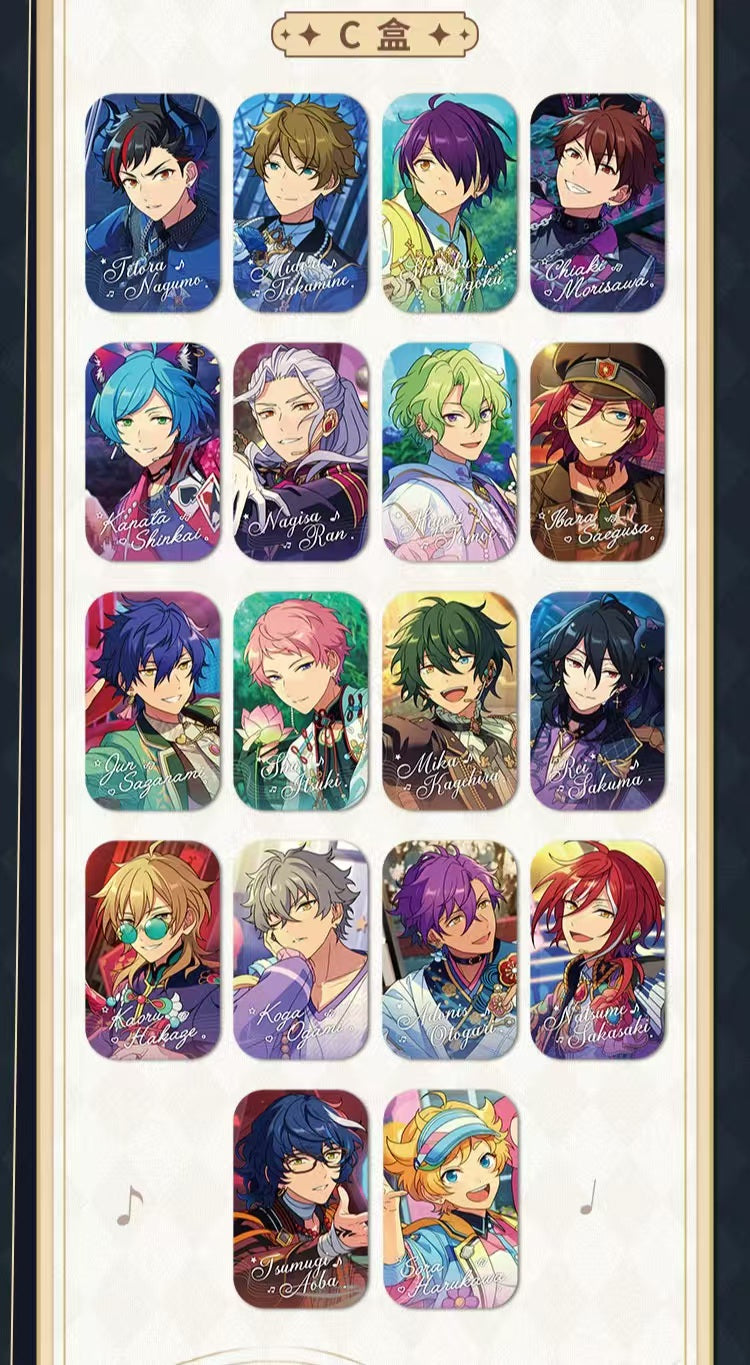Select the Rei Sakuma card
The image size is (750, 1365).
(598, 701)
